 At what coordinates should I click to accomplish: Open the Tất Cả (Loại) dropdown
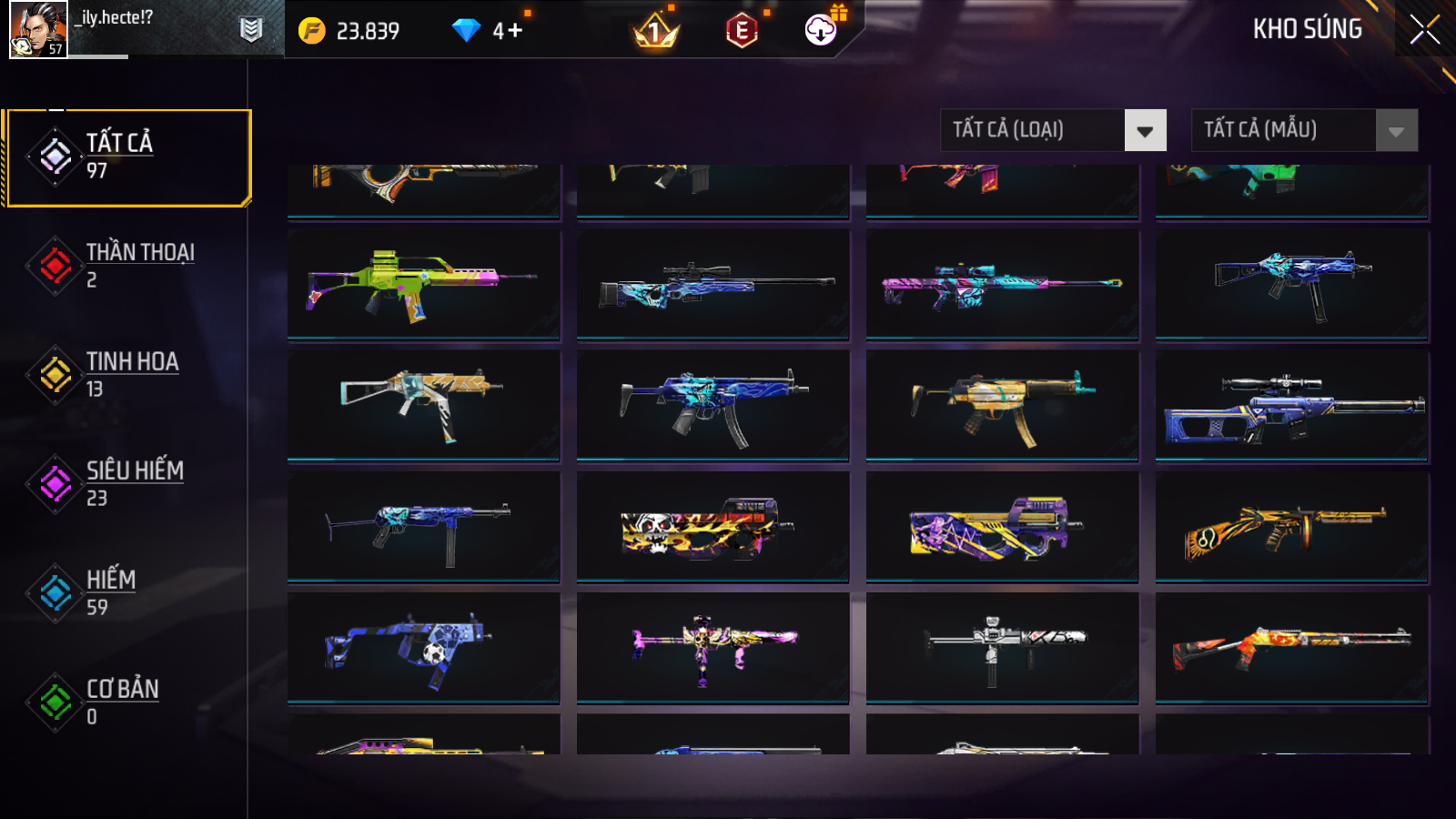click(x=1053, y=130)
